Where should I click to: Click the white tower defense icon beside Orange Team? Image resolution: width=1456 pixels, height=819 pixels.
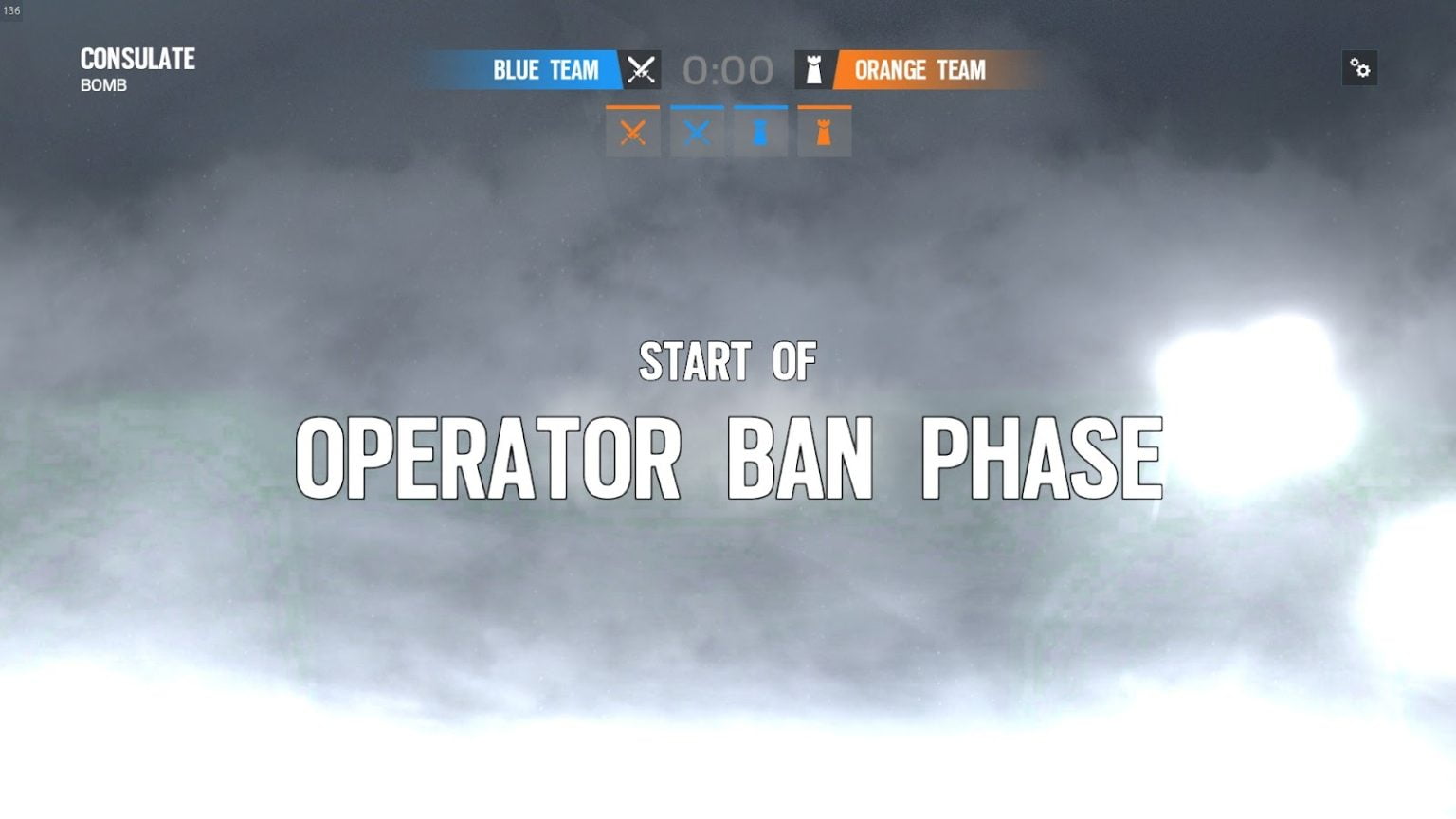click(814, 69)
